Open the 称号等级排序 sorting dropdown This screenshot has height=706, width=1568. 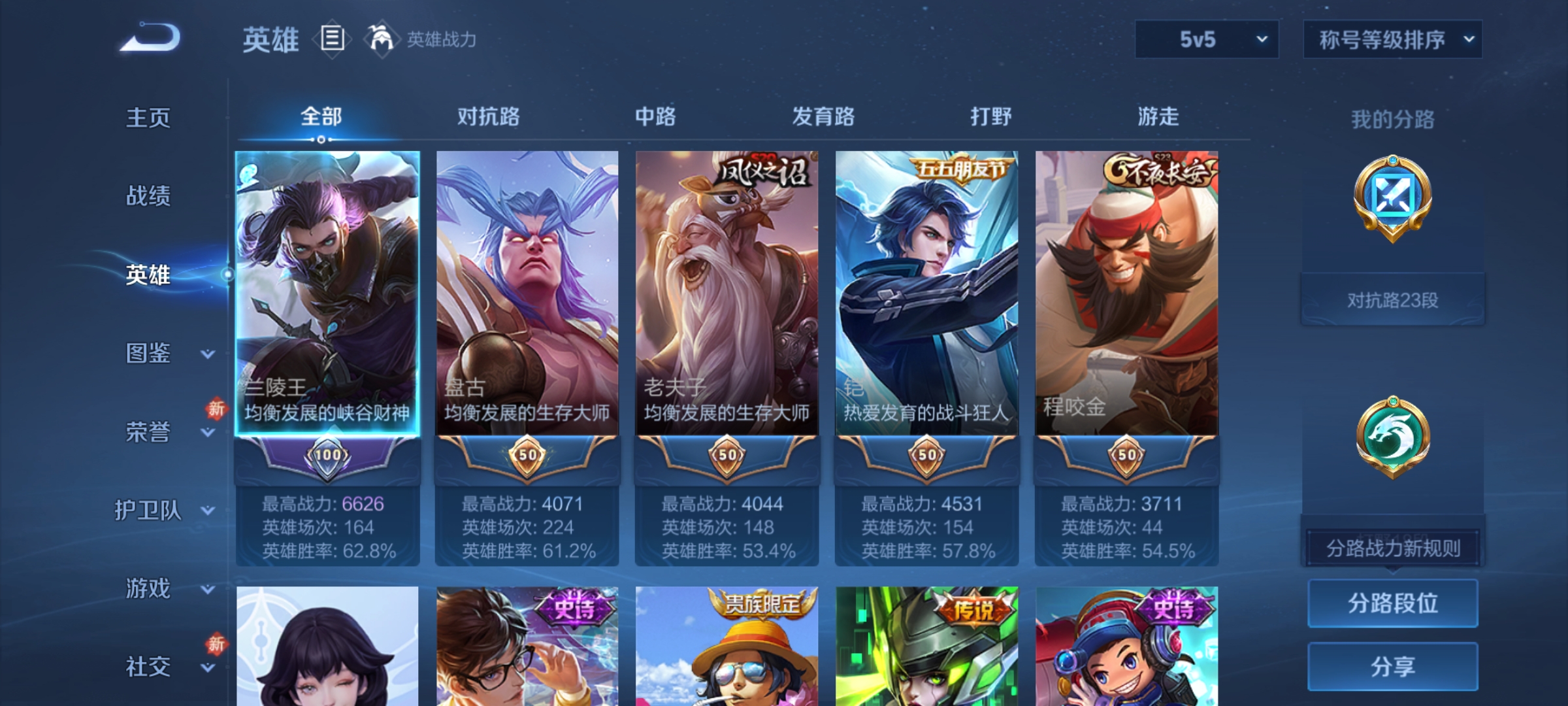[1392, 39]
